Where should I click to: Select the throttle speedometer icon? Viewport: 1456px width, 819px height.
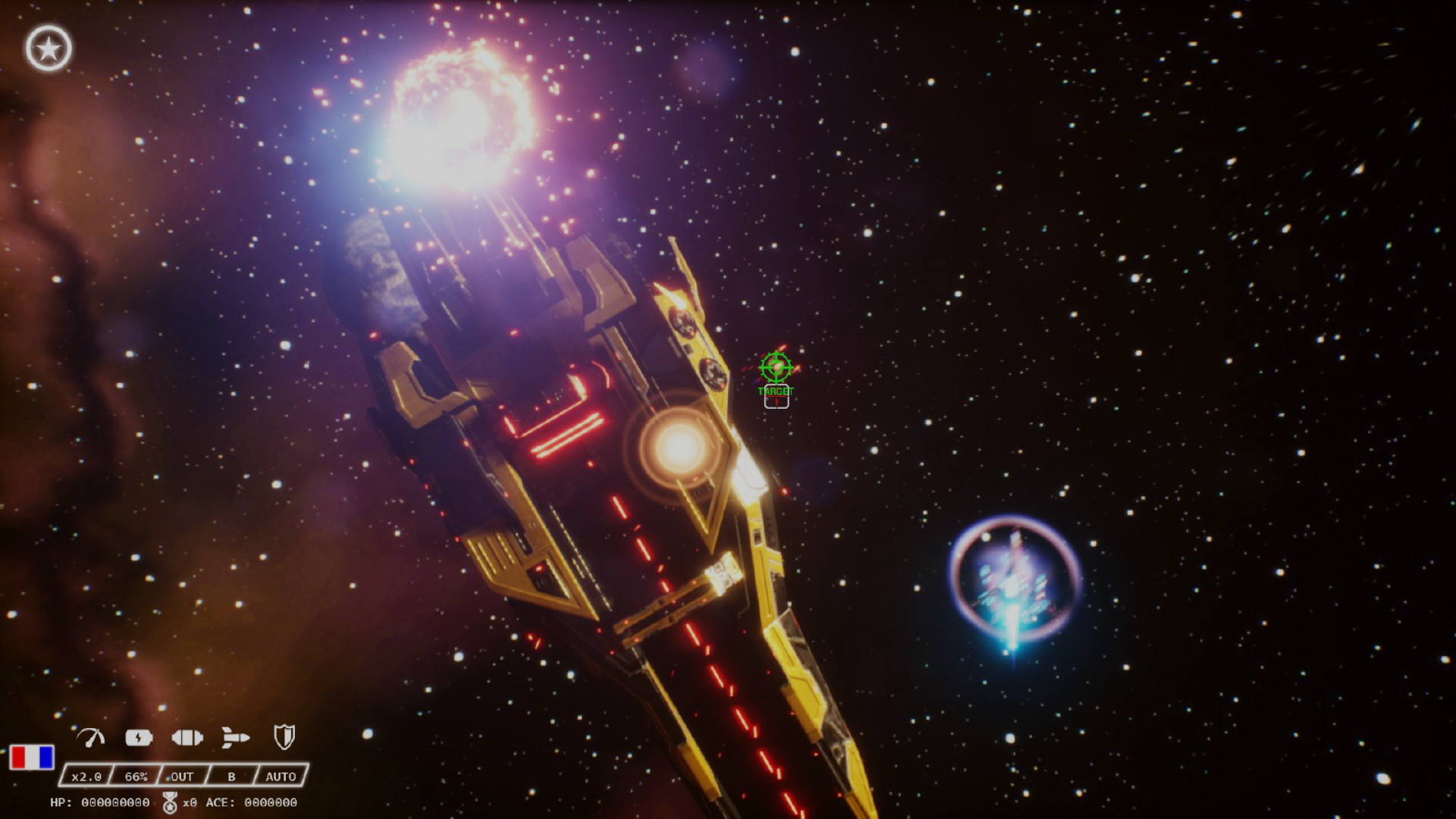pos(91,736)
